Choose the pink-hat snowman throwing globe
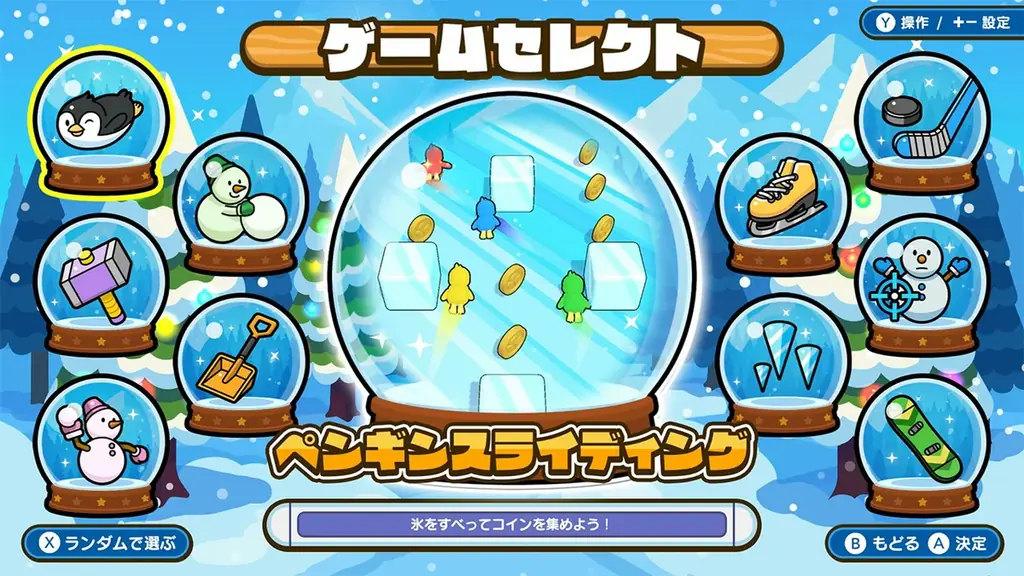The image size is (1024, 576). coord(100,440)
